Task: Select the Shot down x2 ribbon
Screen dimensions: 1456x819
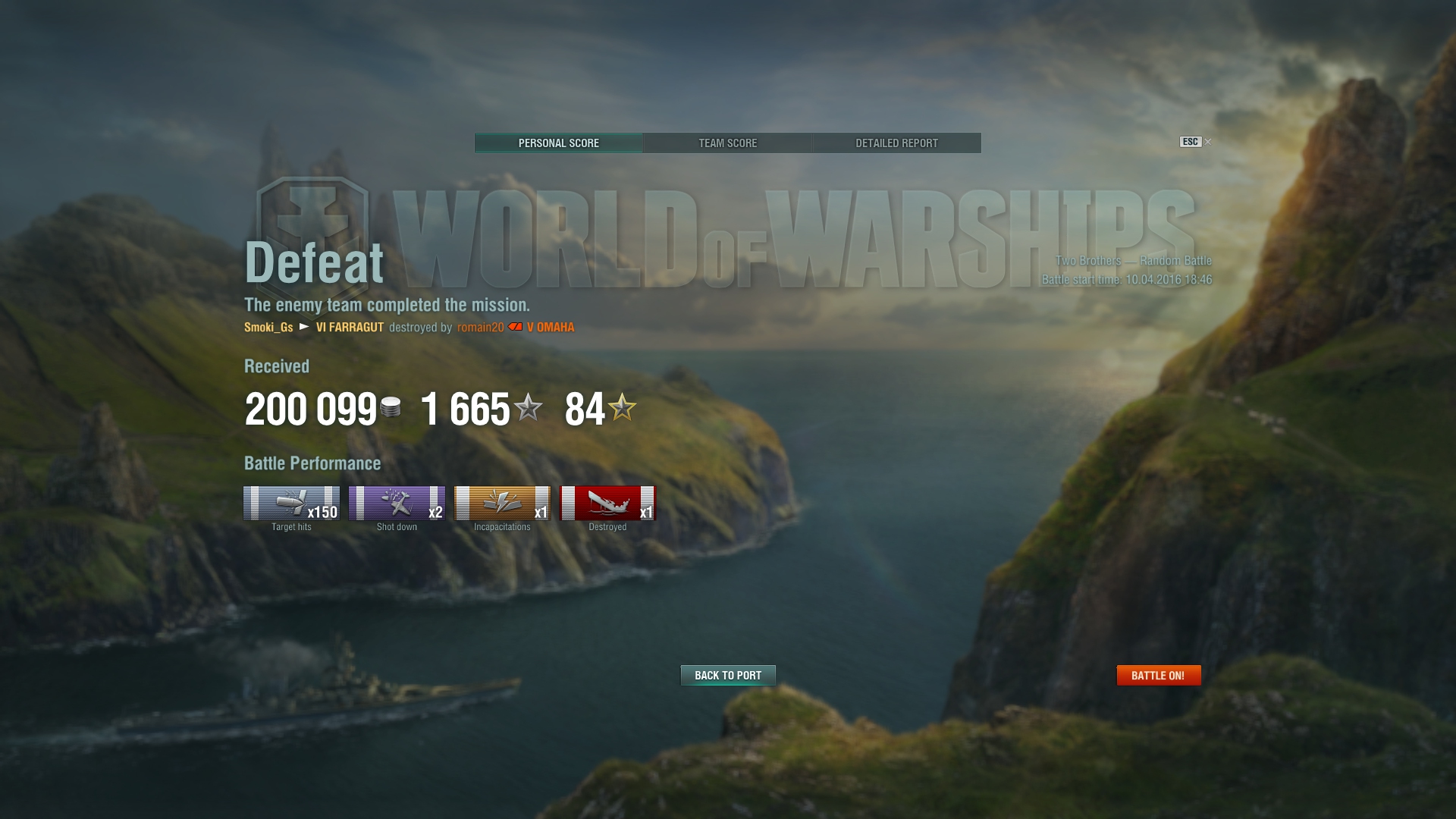Action: pos(397,504)
